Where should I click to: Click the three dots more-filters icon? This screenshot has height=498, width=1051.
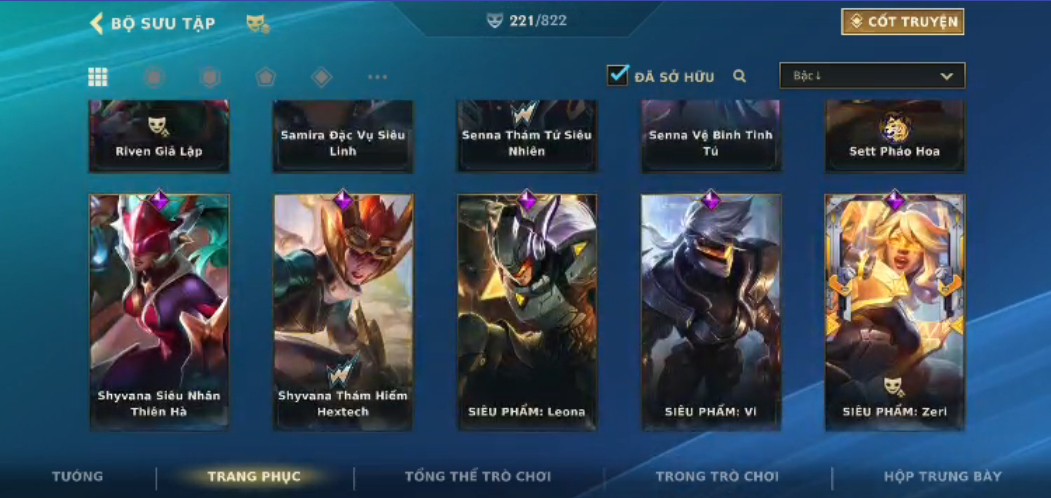[x=377, y=77]
